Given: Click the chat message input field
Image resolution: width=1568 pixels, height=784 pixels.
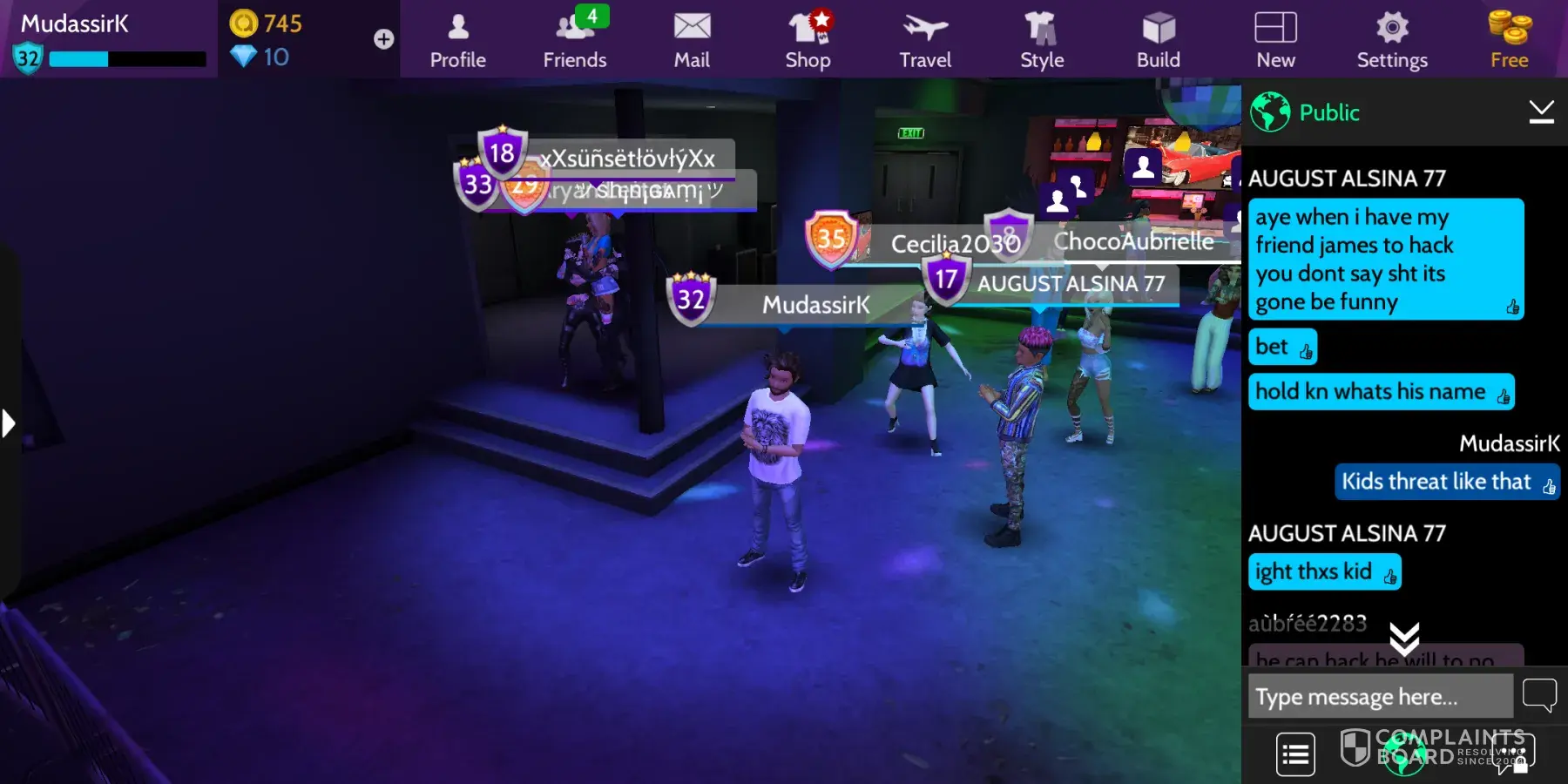Looking at the screenshot, I should click(x=1380, y=696).
